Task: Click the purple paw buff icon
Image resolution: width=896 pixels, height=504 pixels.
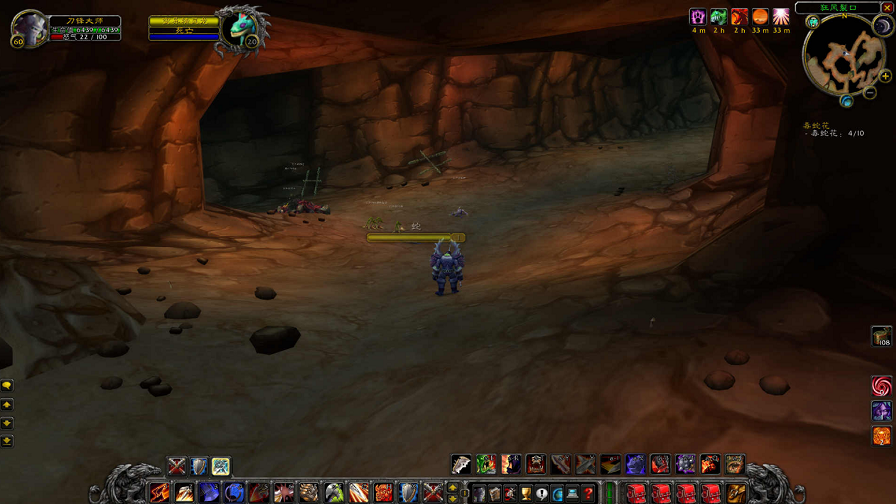Action: click(x=698, y=17)
